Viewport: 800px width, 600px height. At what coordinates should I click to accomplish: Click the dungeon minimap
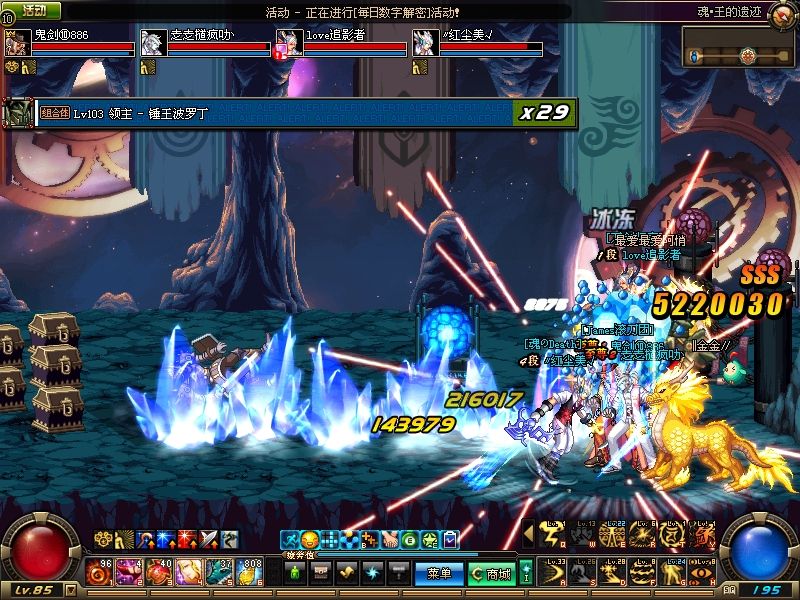pyautogui.click(x=740, y=47)
